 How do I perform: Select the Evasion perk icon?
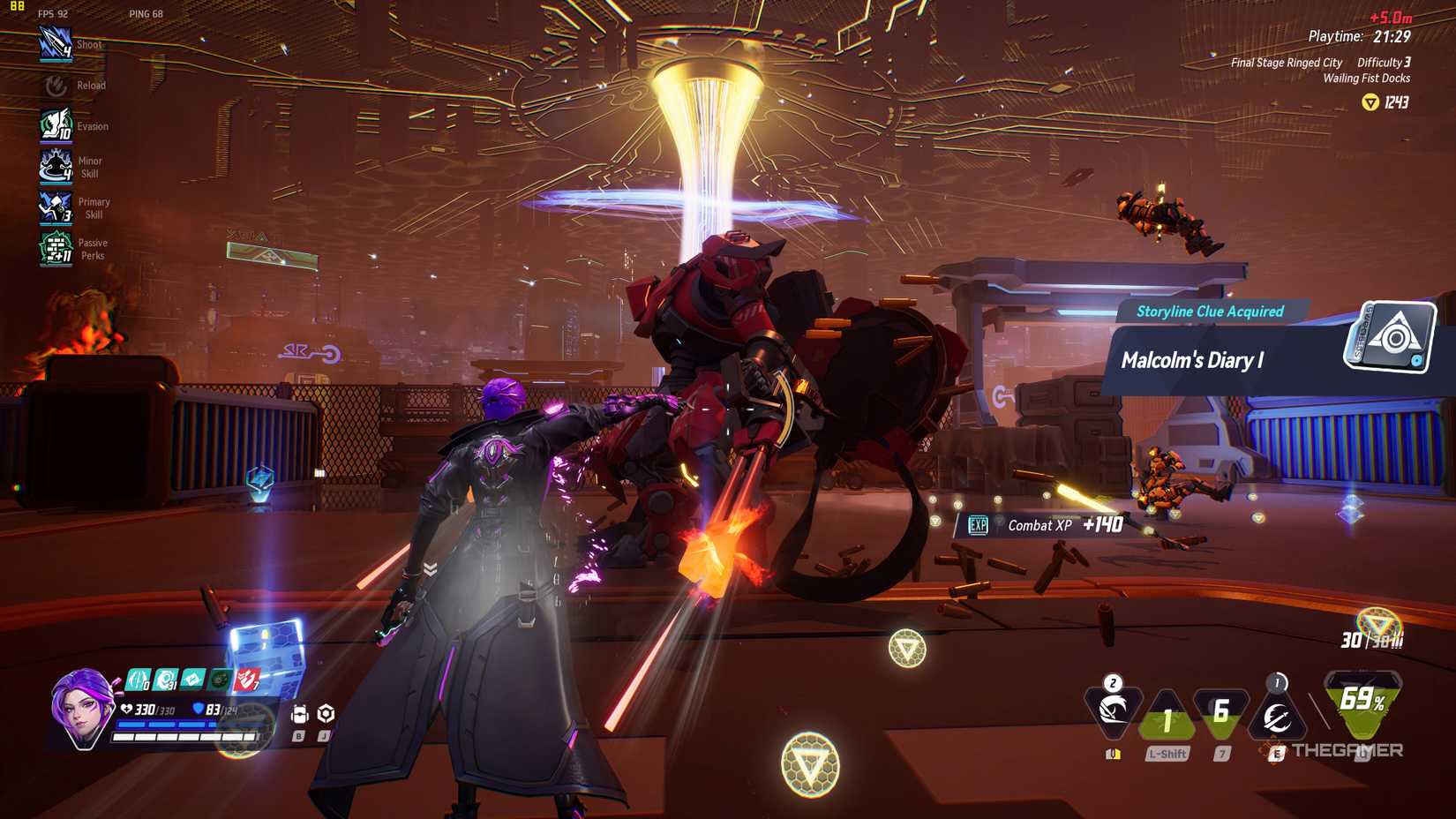[x=56, y=125]
